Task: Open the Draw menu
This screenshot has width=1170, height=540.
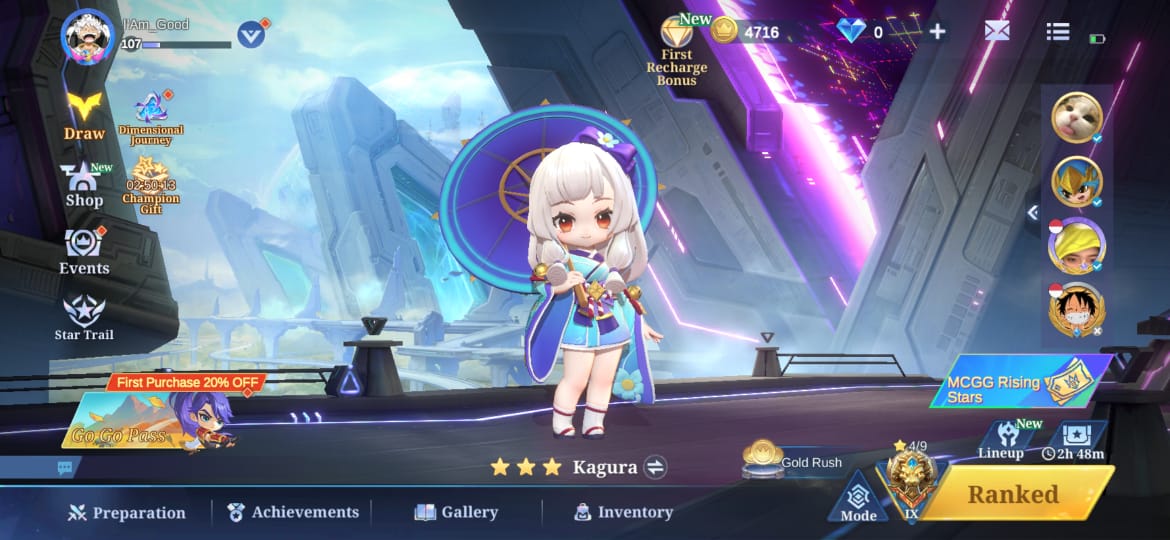Action: (x=84, y=114)
